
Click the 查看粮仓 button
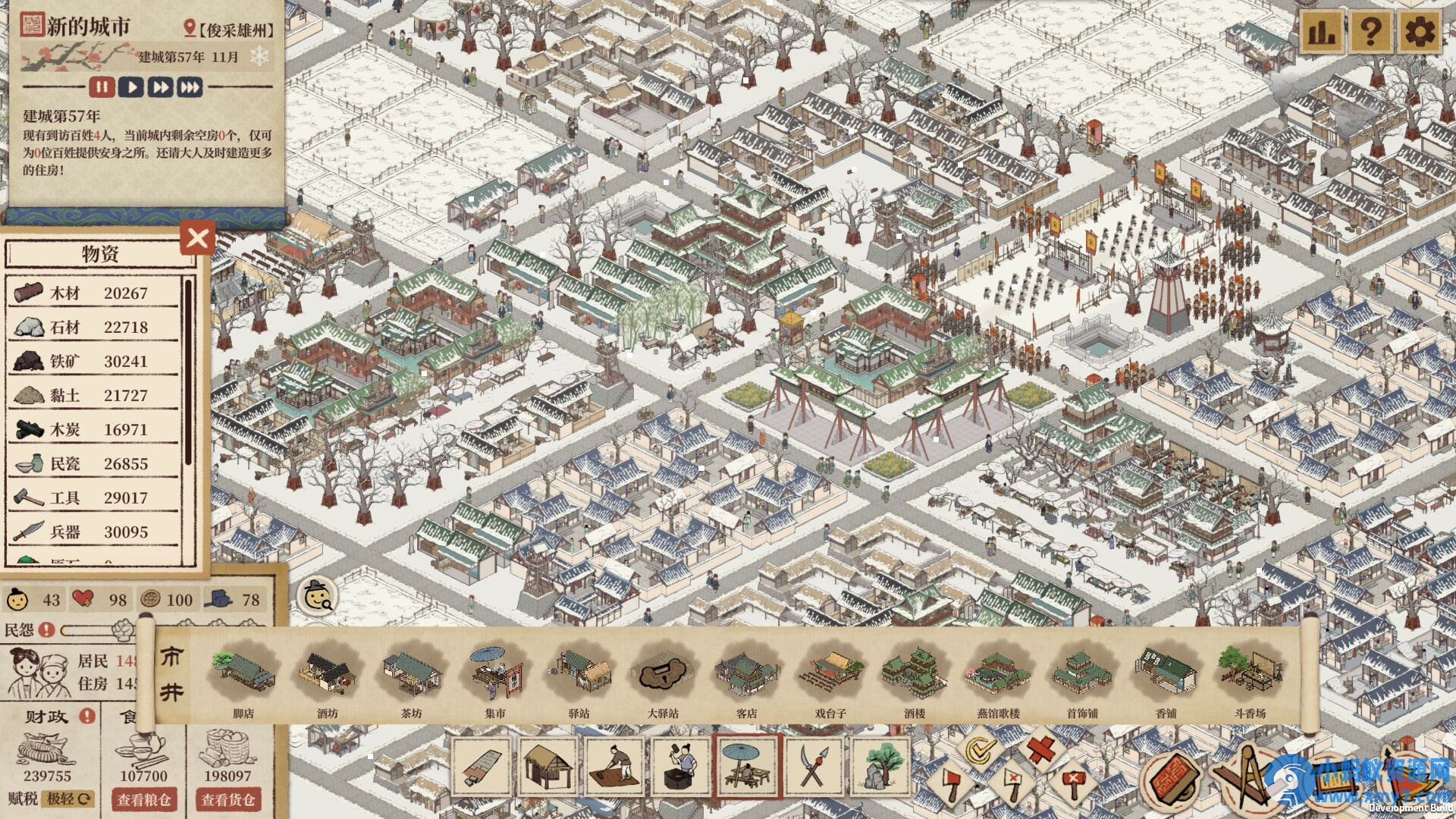[145, 800]
